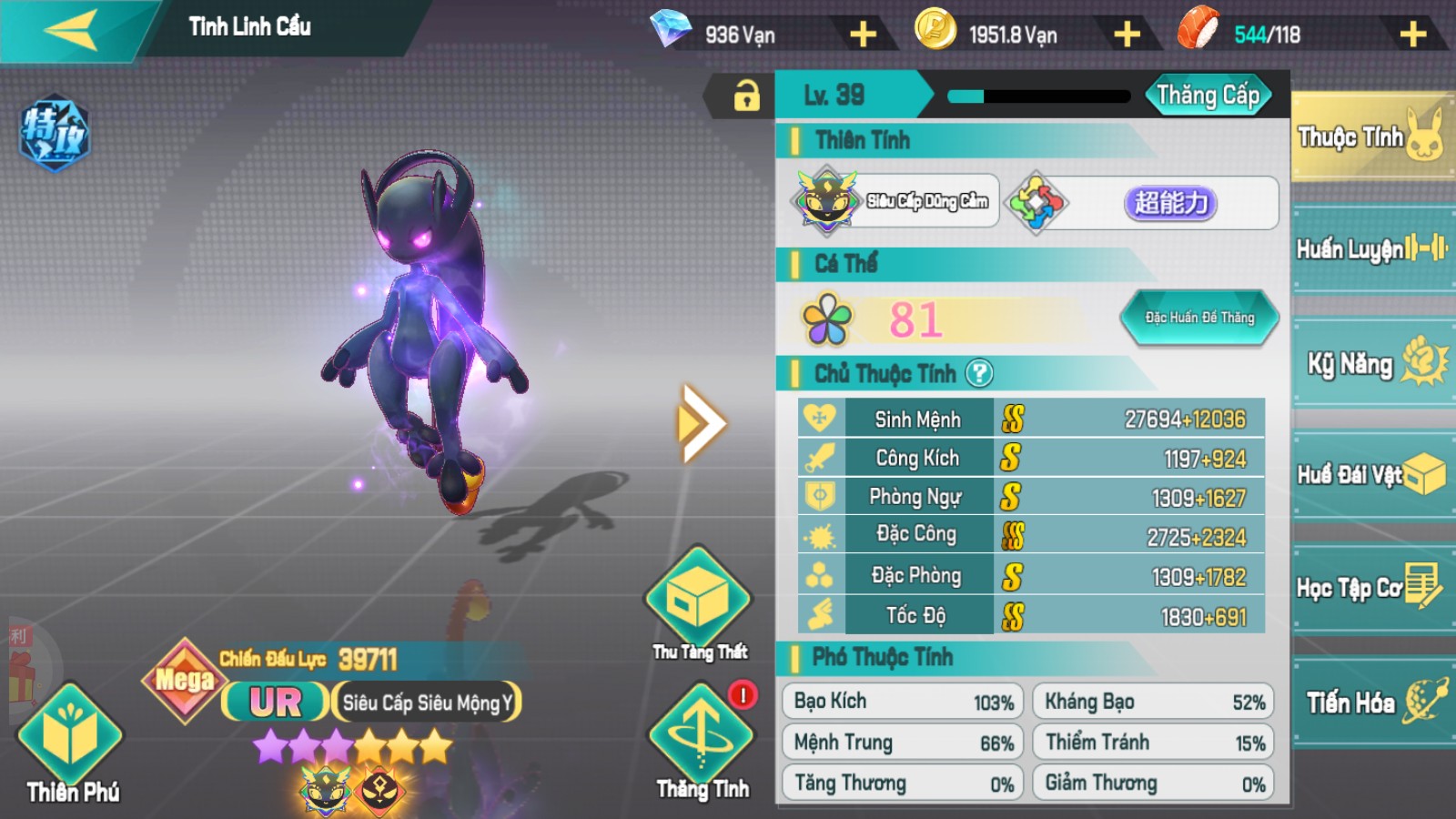The image size is (1456, 819).
Task: Select the Huề Đái Vật tab
Action: 1370,475
